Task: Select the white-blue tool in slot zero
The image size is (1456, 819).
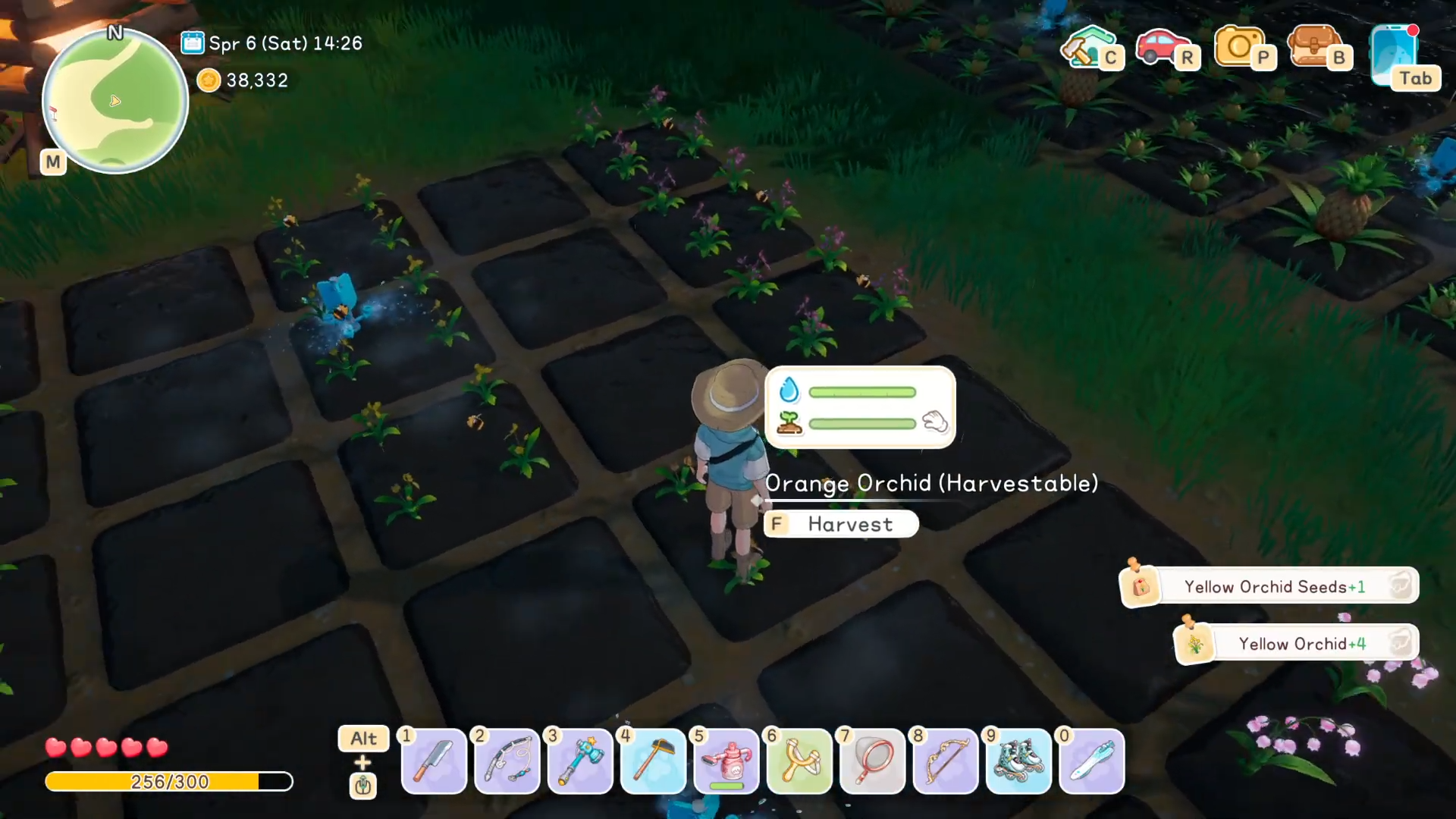Action: (1091, 761)
